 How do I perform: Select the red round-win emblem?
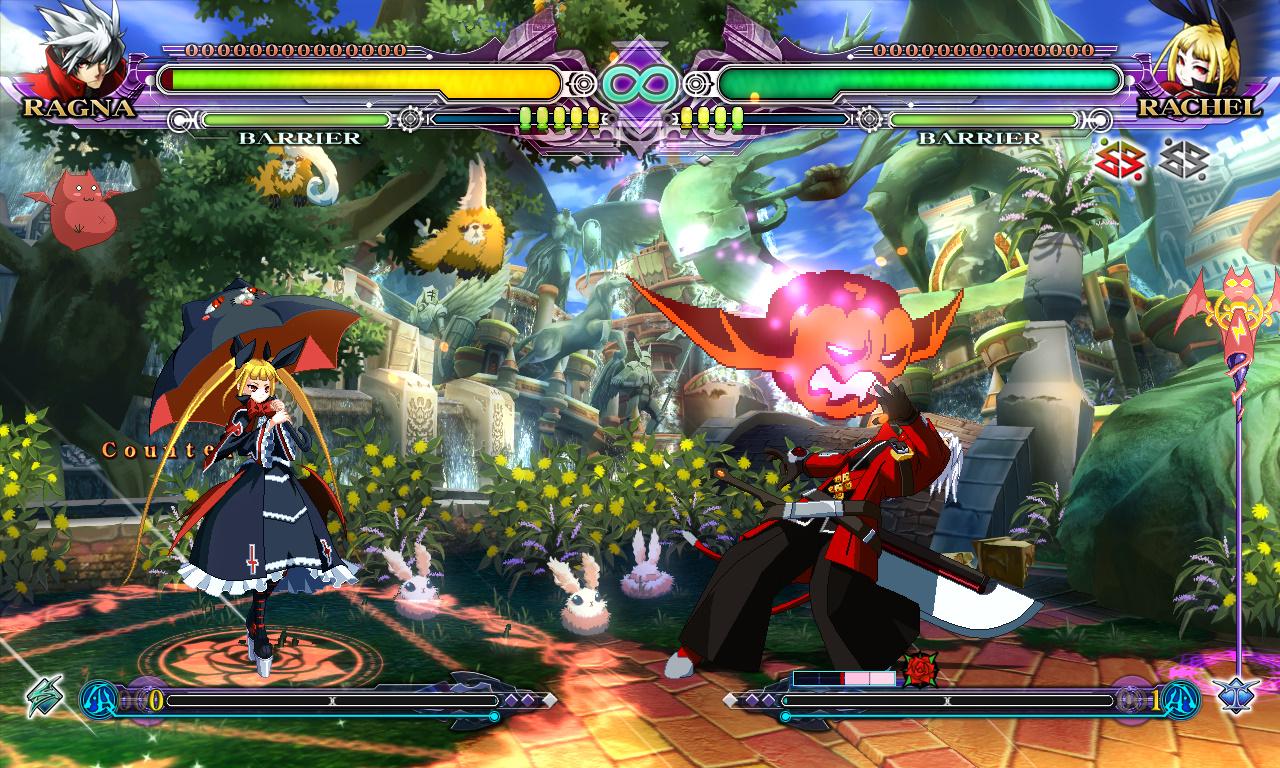[x=1120, y=160]
